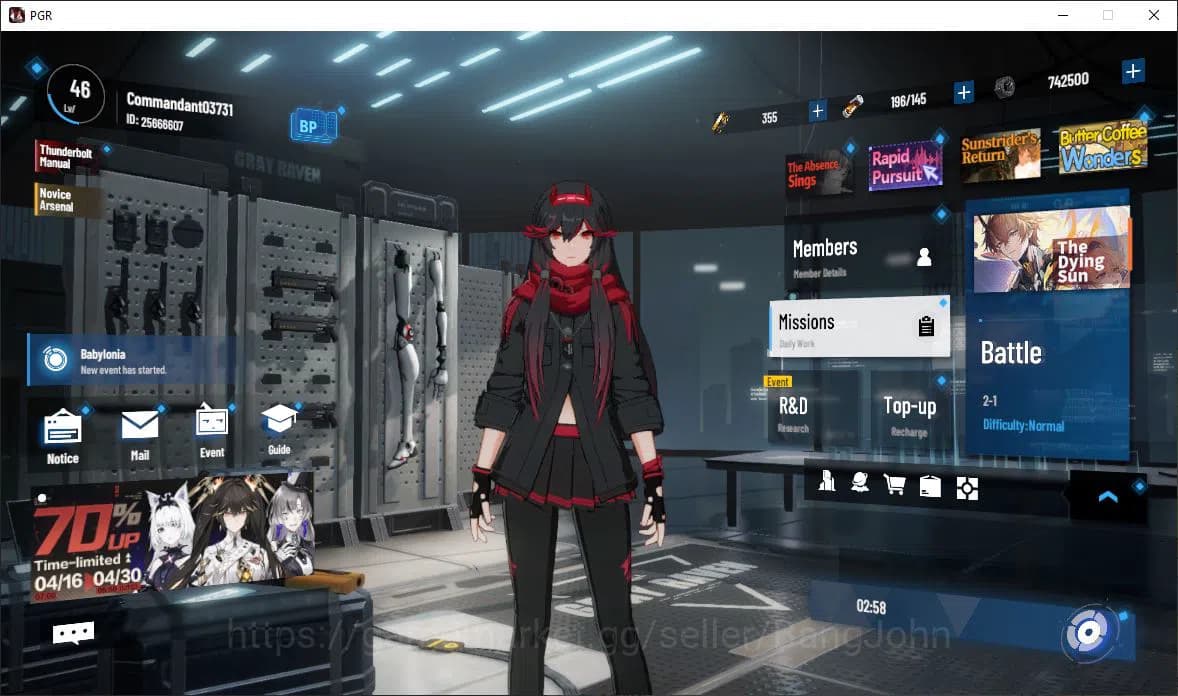The width and height of the screenshot is (1178, 696).
Task: Open the Missions daily work panel
Action: tap(858, 327)
